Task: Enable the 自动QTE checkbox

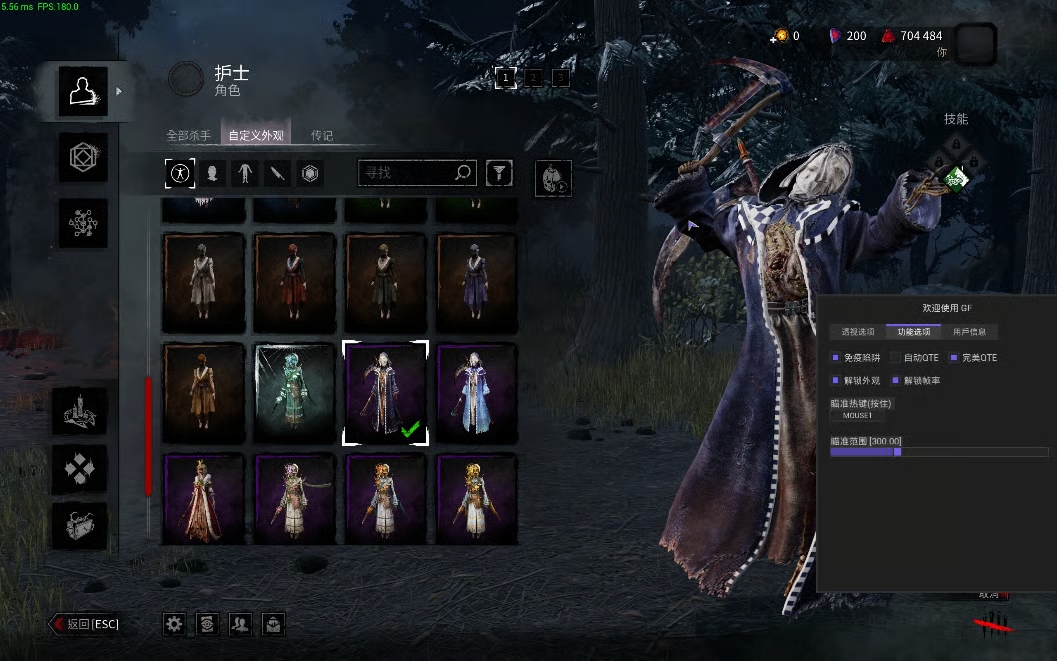Action: coord(896,357)
